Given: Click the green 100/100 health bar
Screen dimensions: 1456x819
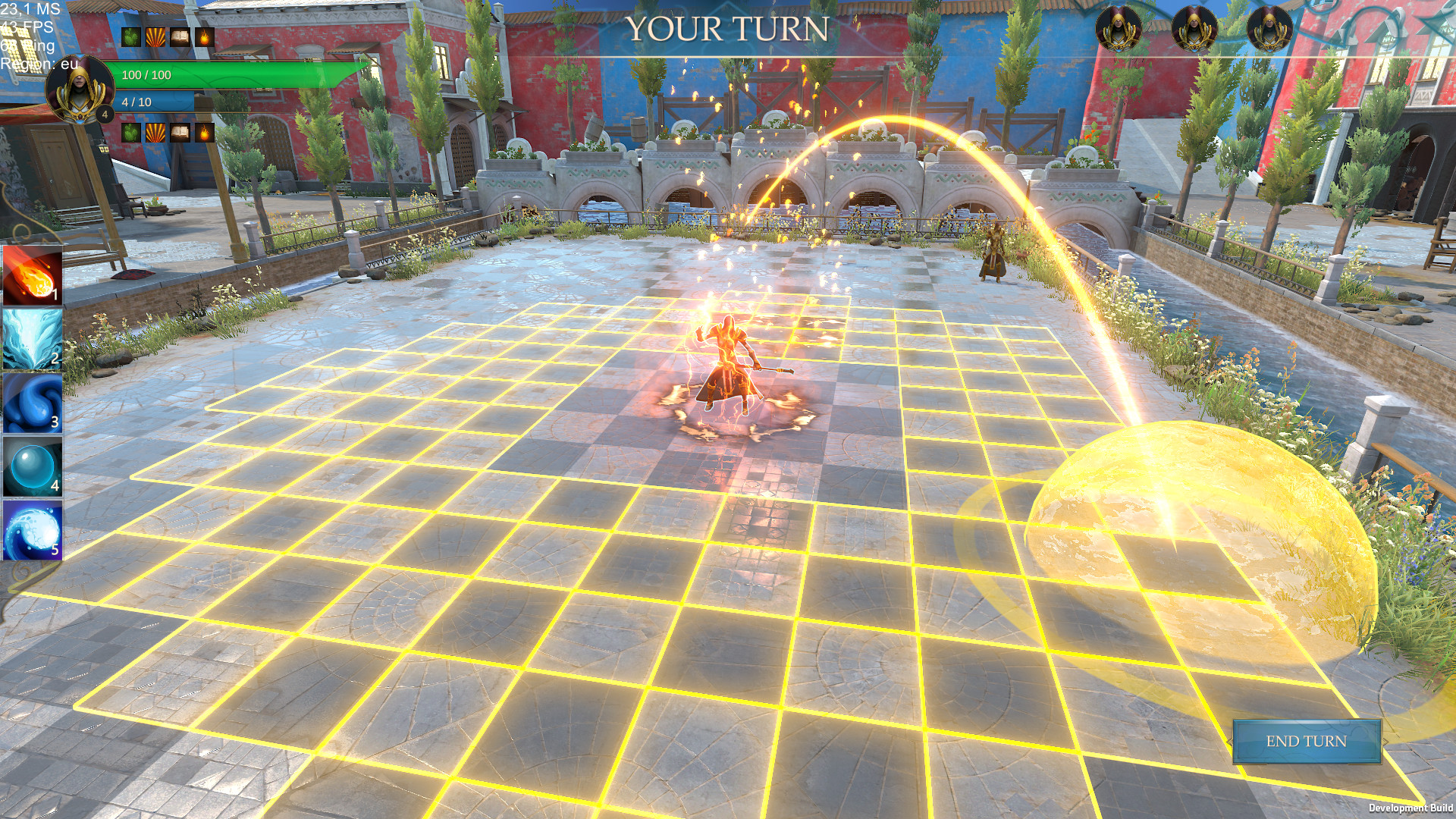Looking at the screenshot, I should (x=227, y=76).
